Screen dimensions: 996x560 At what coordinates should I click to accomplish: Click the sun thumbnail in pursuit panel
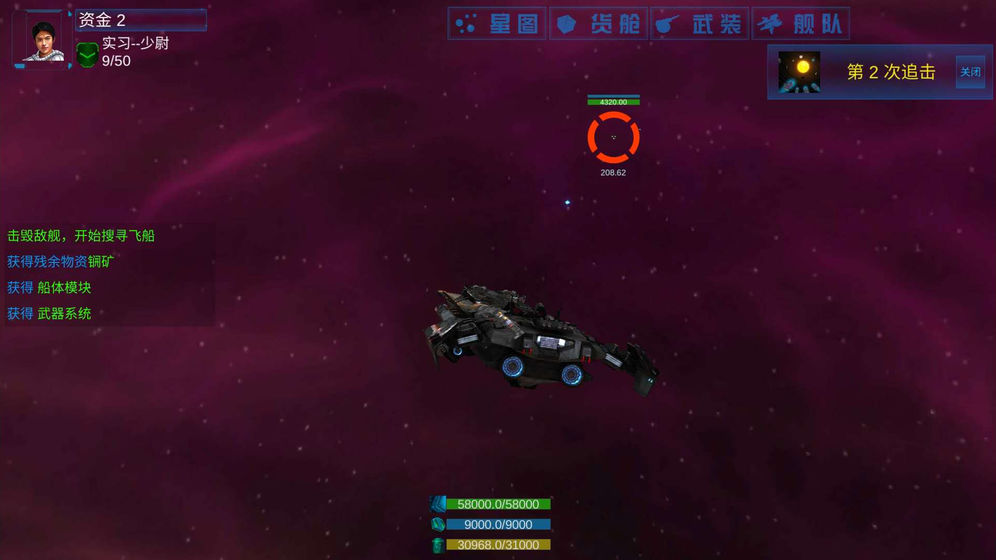point(800,72)
